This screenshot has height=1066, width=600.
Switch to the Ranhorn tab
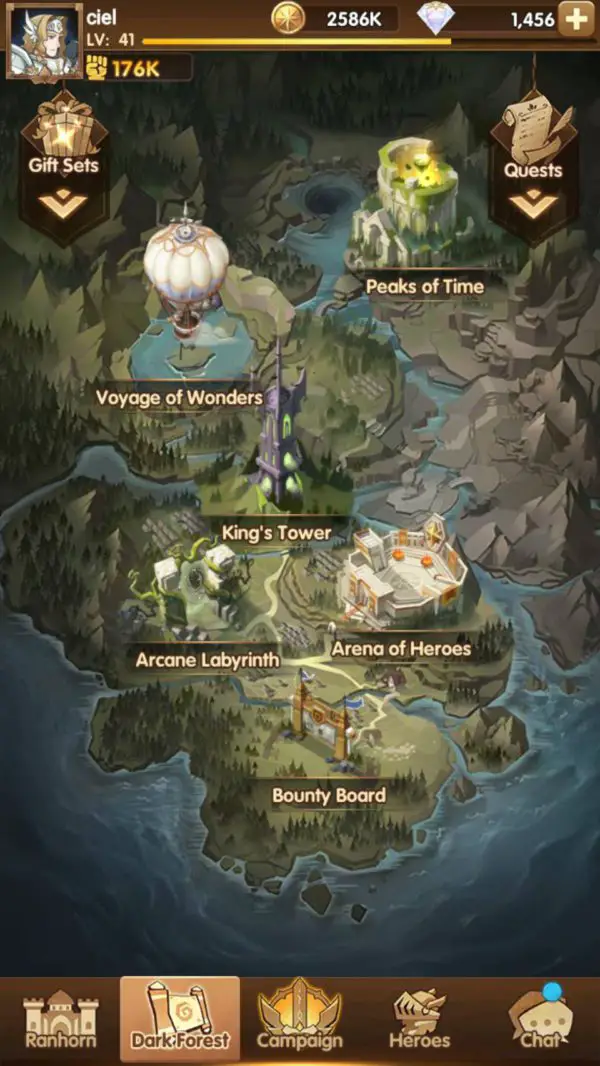[x=60, y=1020]
